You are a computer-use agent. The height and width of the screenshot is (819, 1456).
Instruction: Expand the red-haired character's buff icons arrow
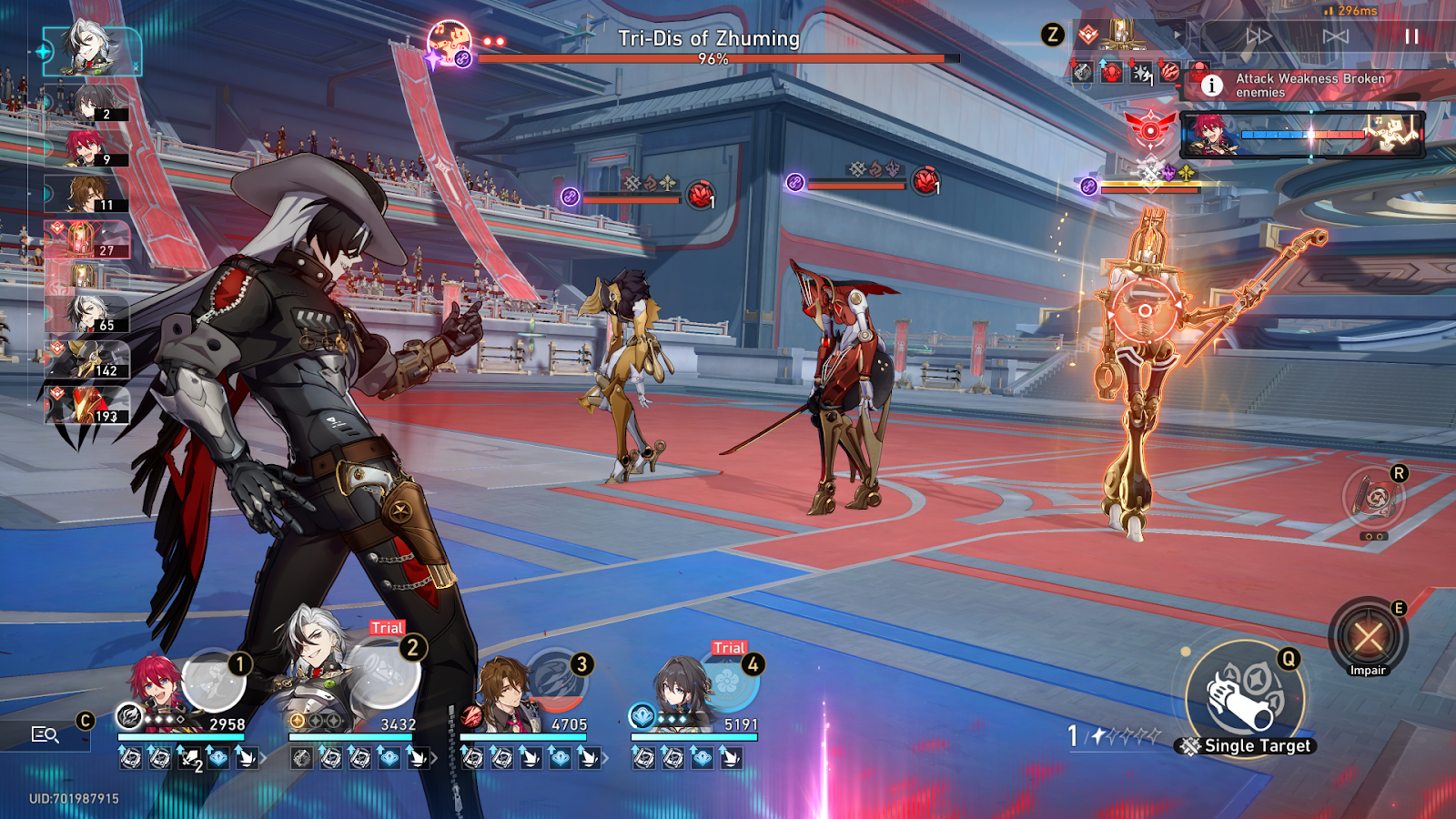click(x=263, y=757)
